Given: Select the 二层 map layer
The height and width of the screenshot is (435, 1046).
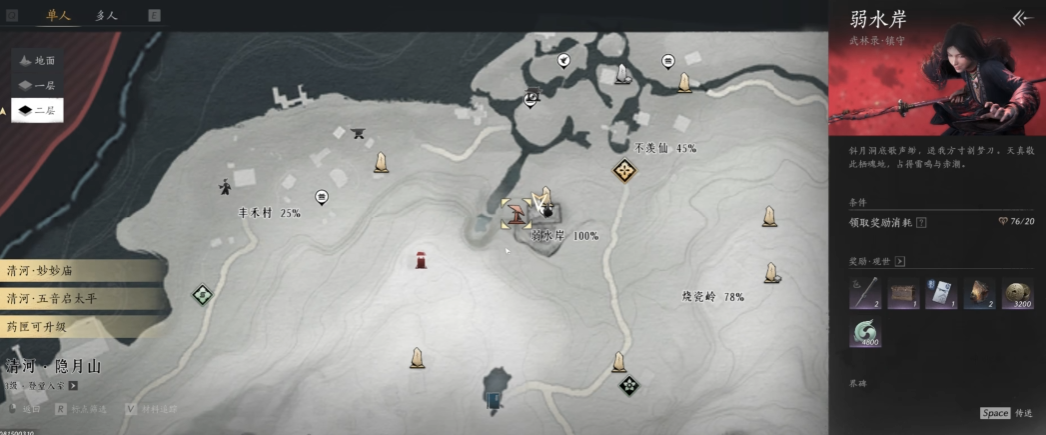Looking at the screenshot, I should pos(38,110).
